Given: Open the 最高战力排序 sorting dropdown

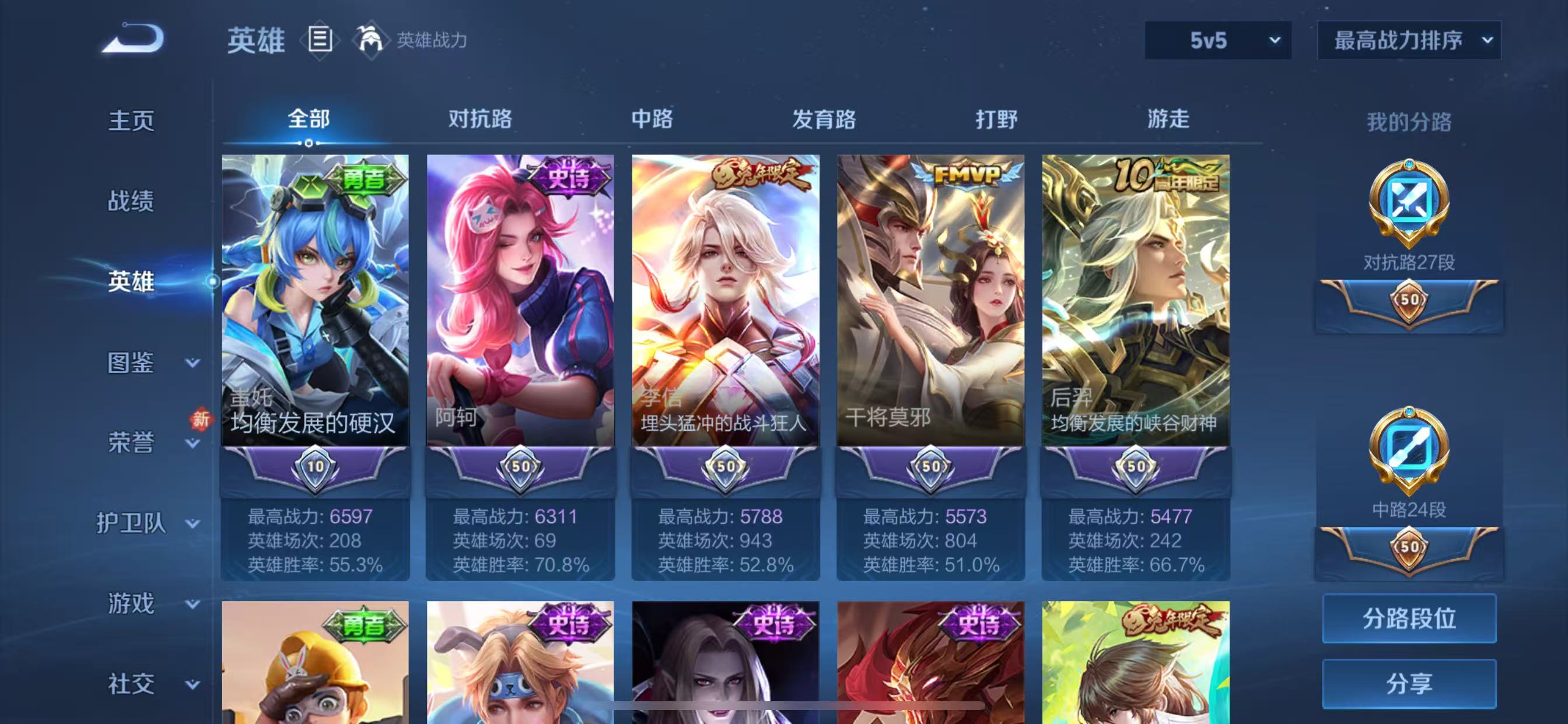Looking at the screenshot, I should 1408,41.
